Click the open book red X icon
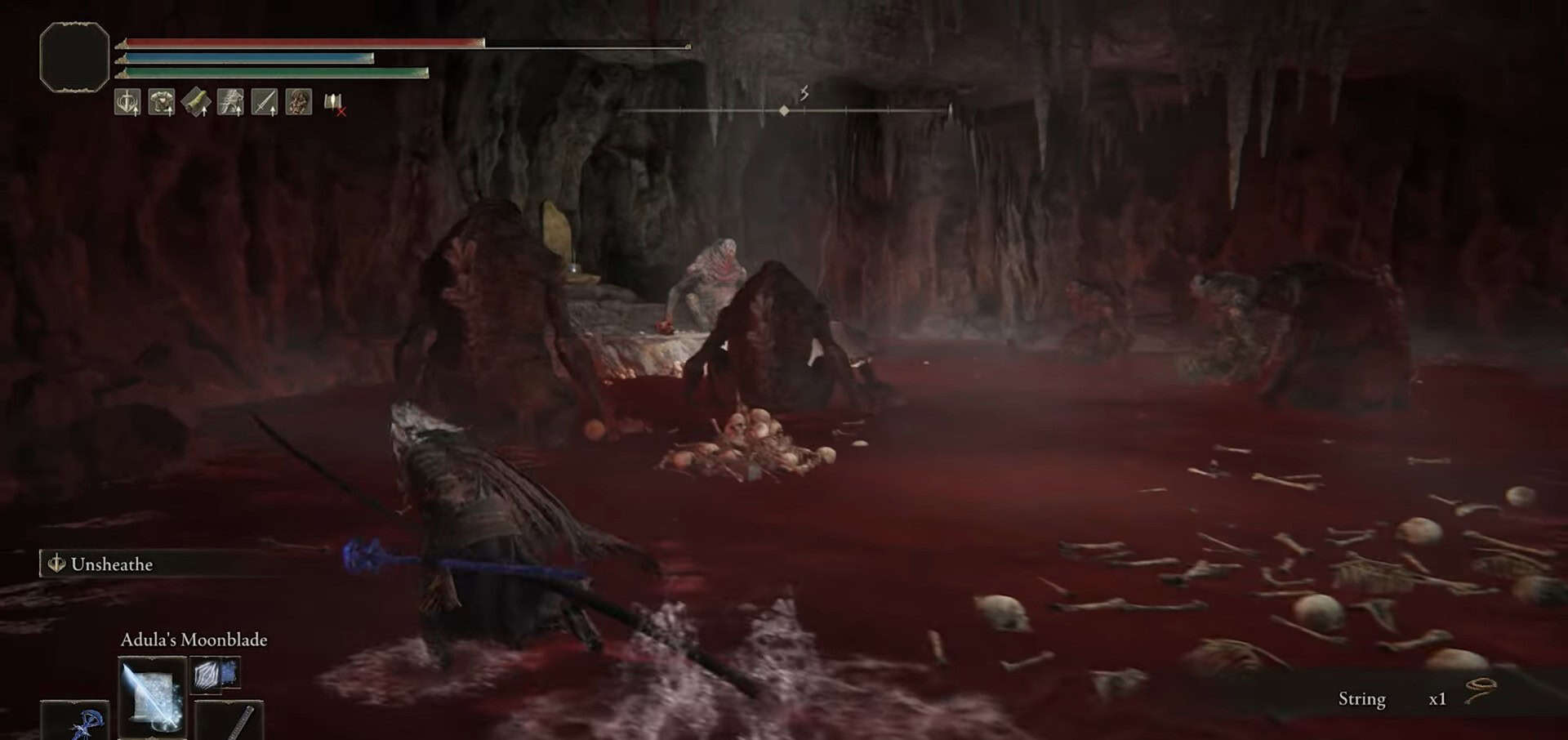Viewport: 1568px width, 740px height. coord(334,104)
